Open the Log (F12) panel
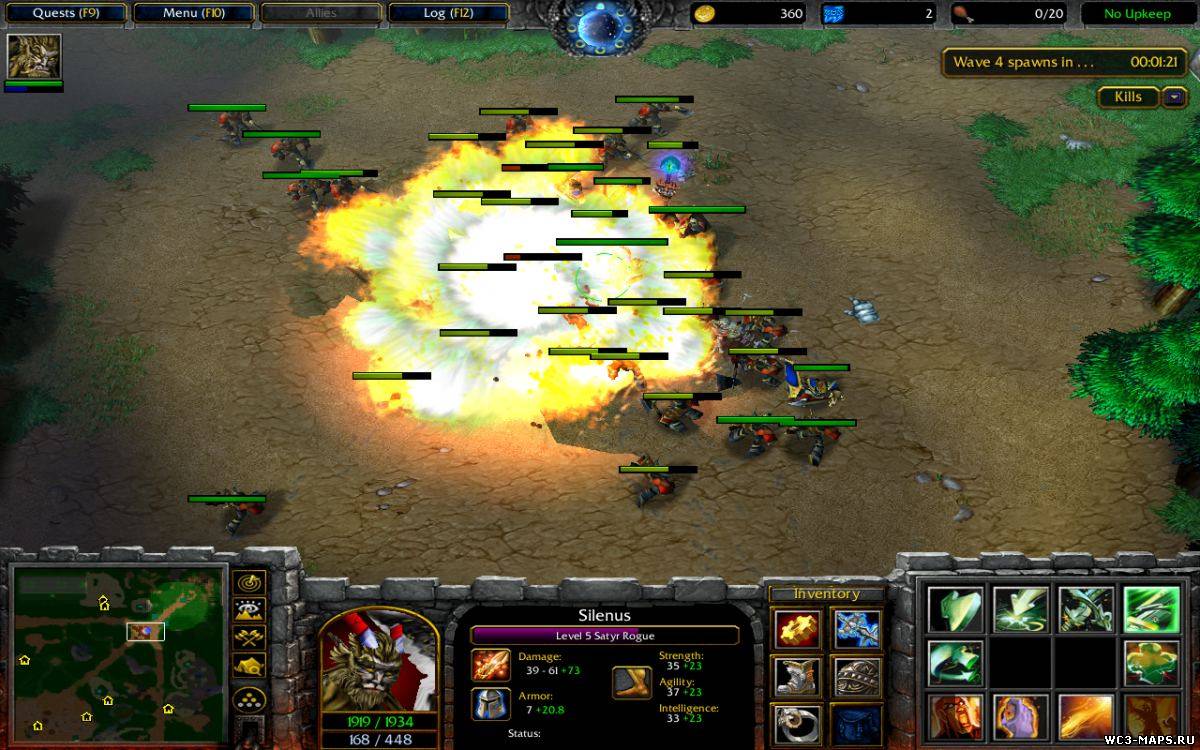 tap(448, 13)
